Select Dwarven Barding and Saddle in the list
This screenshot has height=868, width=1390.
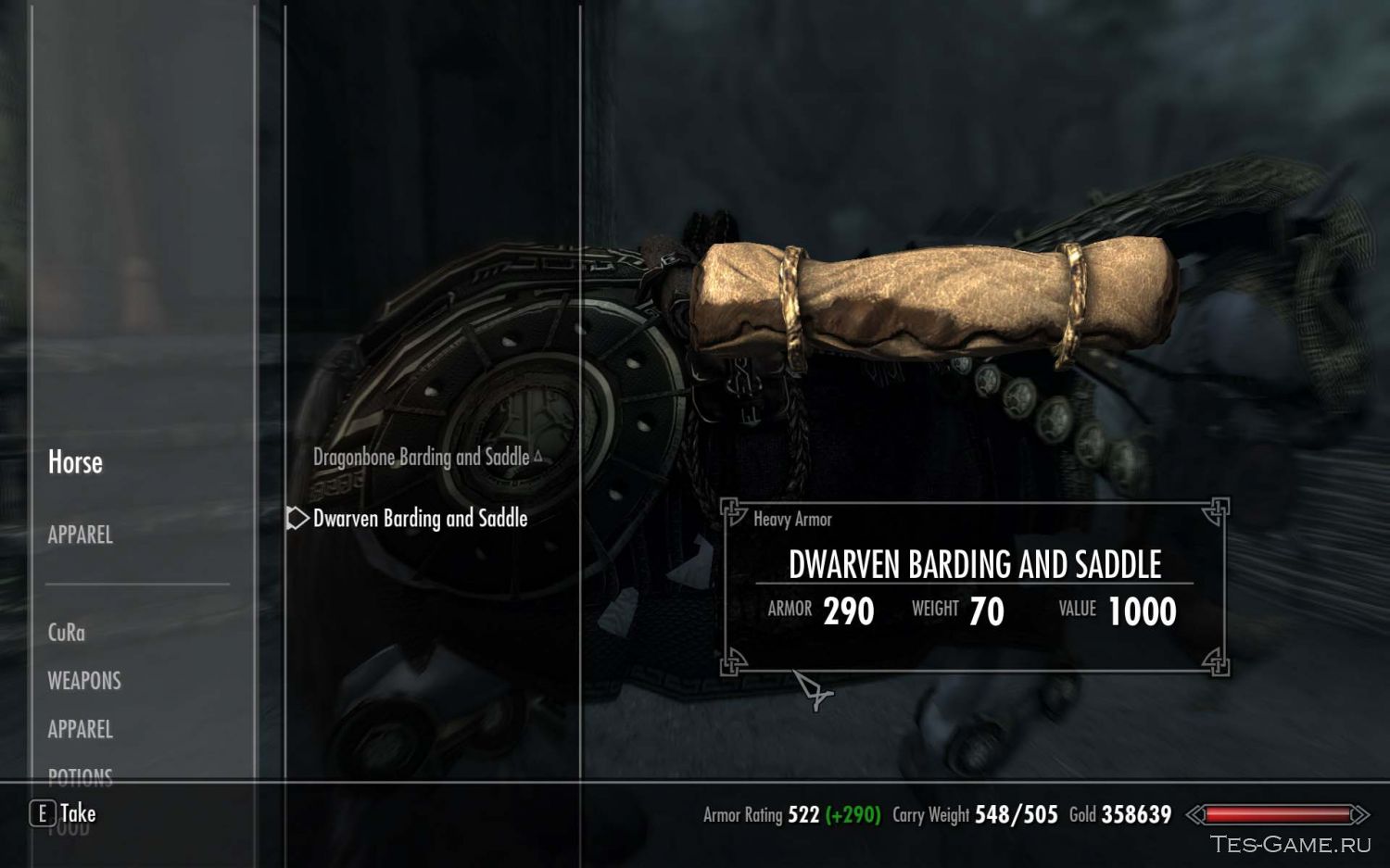point(421,519)
